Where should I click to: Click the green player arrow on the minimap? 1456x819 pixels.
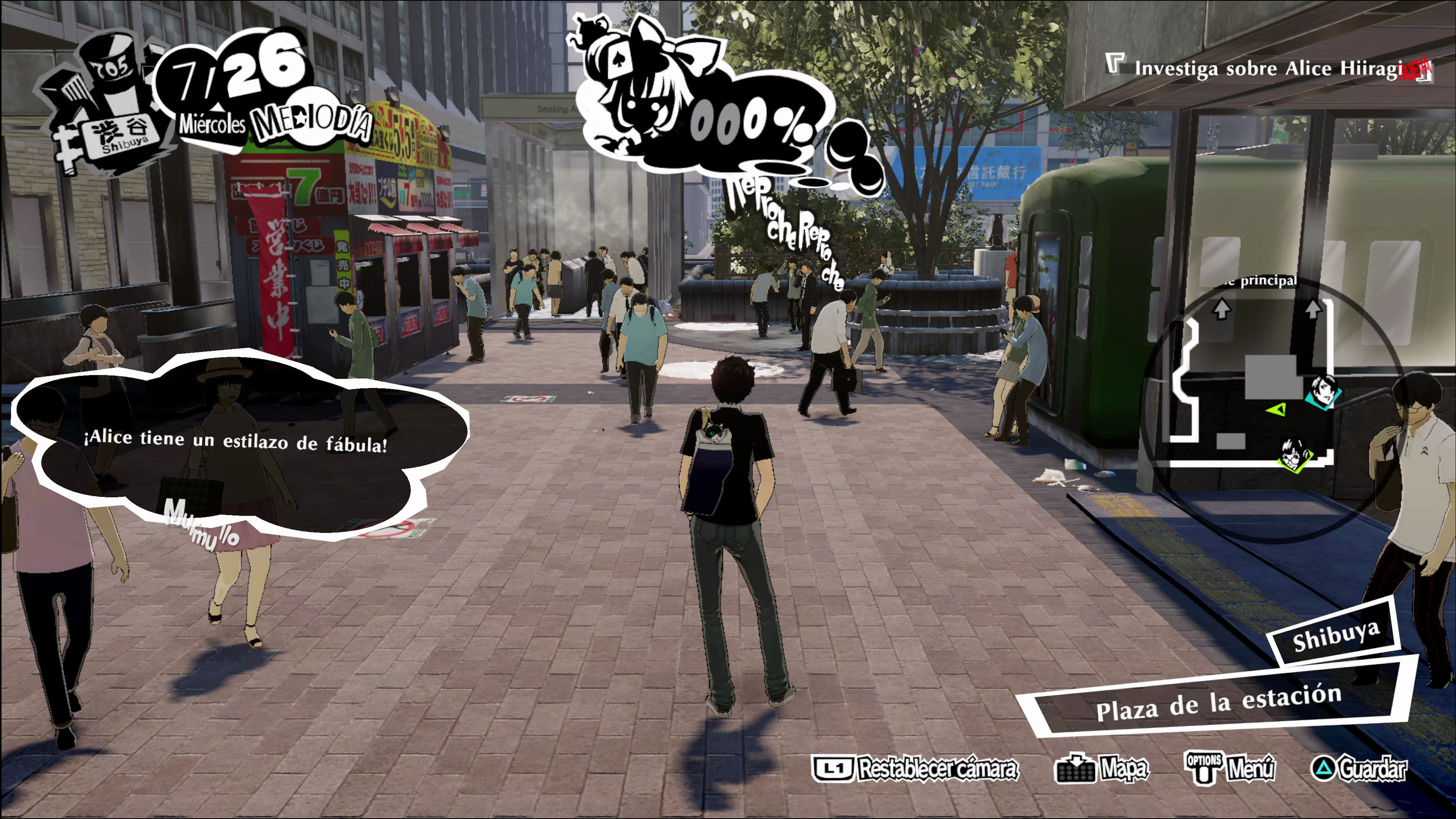click(1276, 409)
